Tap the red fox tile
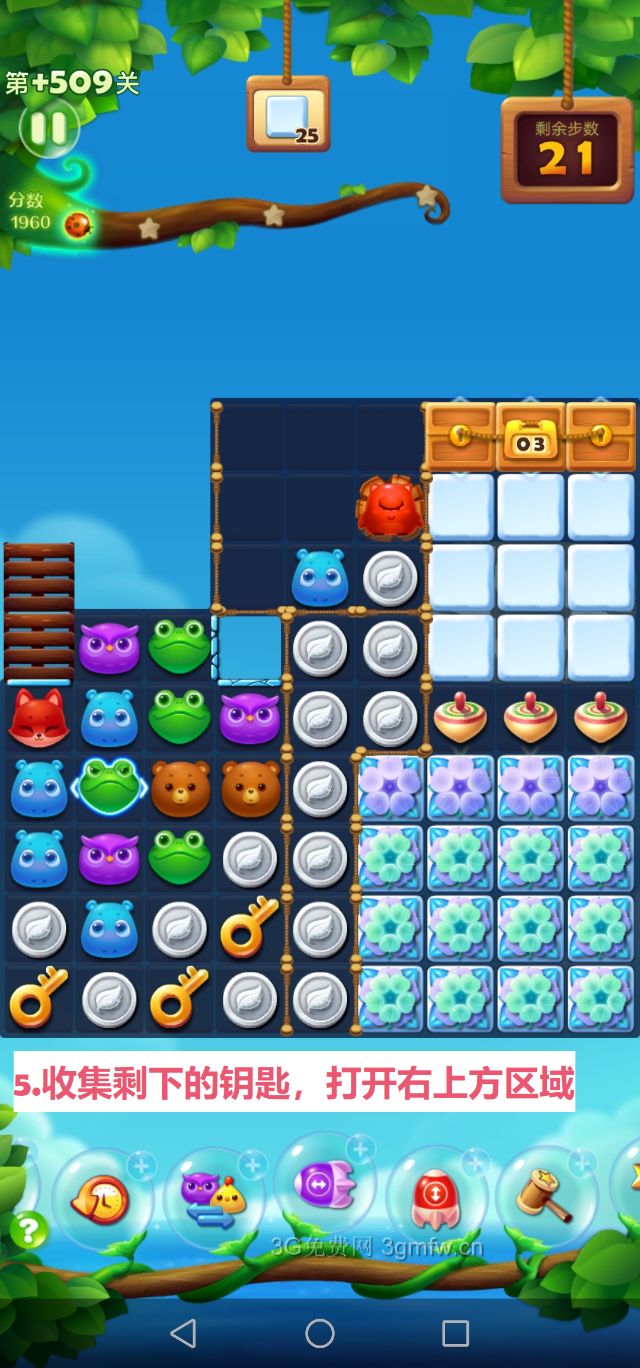Image resolution: width=640 pixels, height=1368 pixels. point(39,718)
